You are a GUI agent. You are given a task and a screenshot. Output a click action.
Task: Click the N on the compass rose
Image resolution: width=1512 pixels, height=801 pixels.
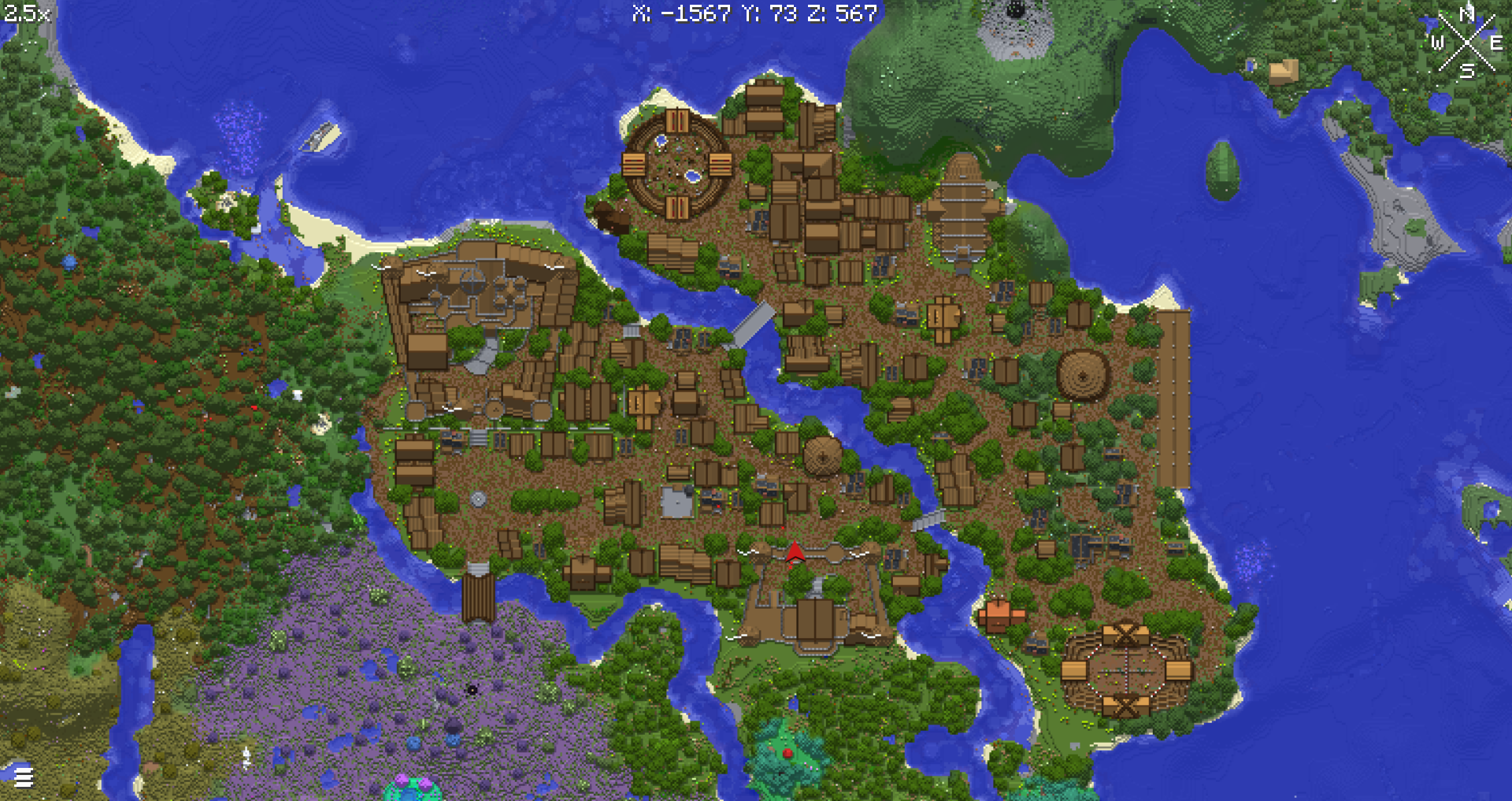tap(1466, 13)
